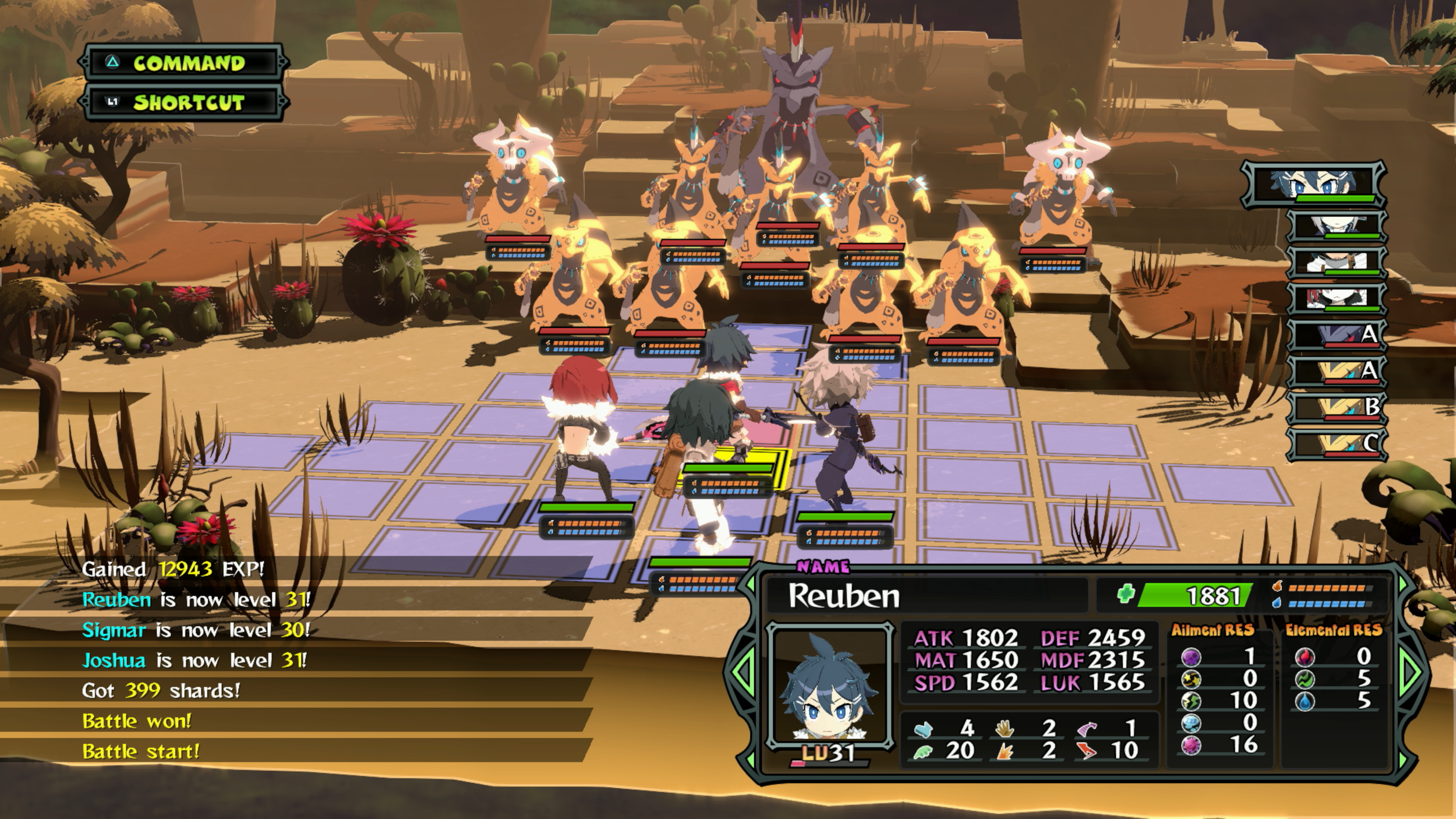Image resolution: width=1456 pixels, height=819 pixels.
Task: Select the red-haired ally turn order portrait
Action: coord(1336,299)
